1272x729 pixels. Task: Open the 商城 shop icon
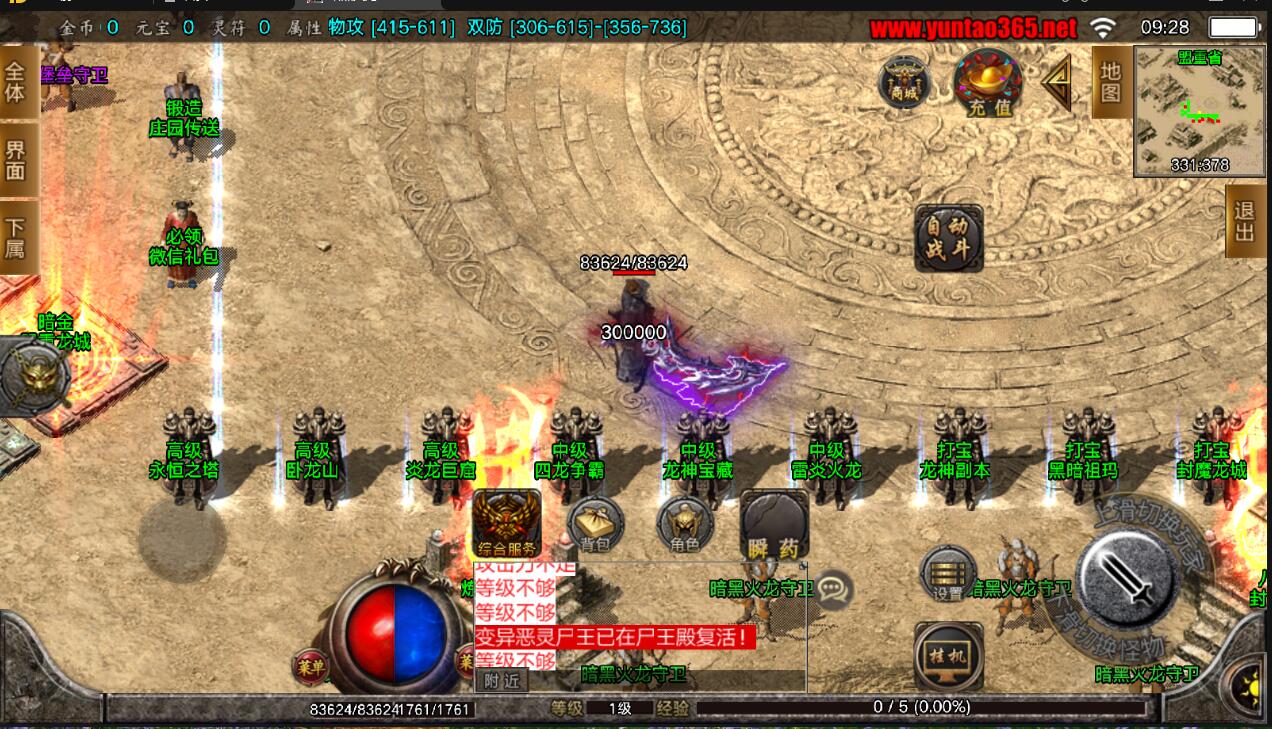(904, 83)
